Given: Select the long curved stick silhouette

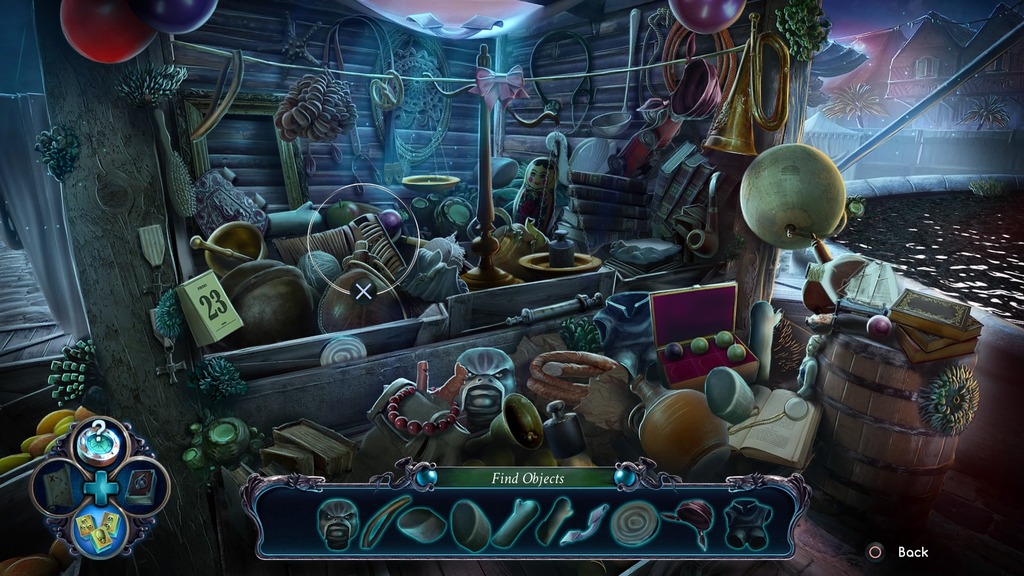Looking at the screenshot, I should [x=385, y=521].
